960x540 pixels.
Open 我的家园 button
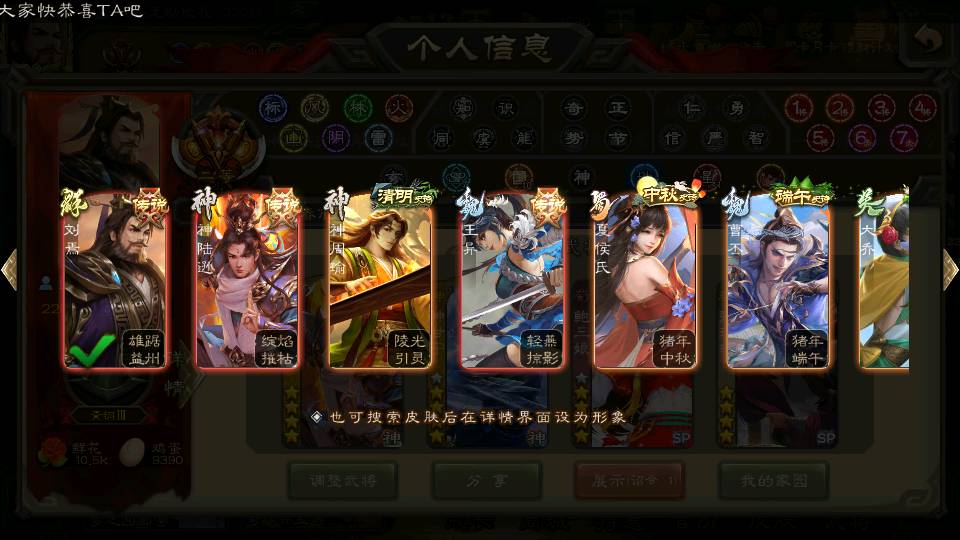pos(773,480)
